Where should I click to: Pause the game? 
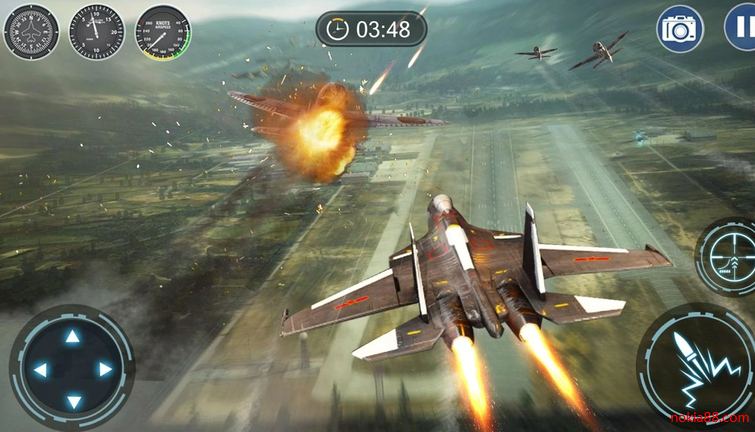tap(742, 28)
